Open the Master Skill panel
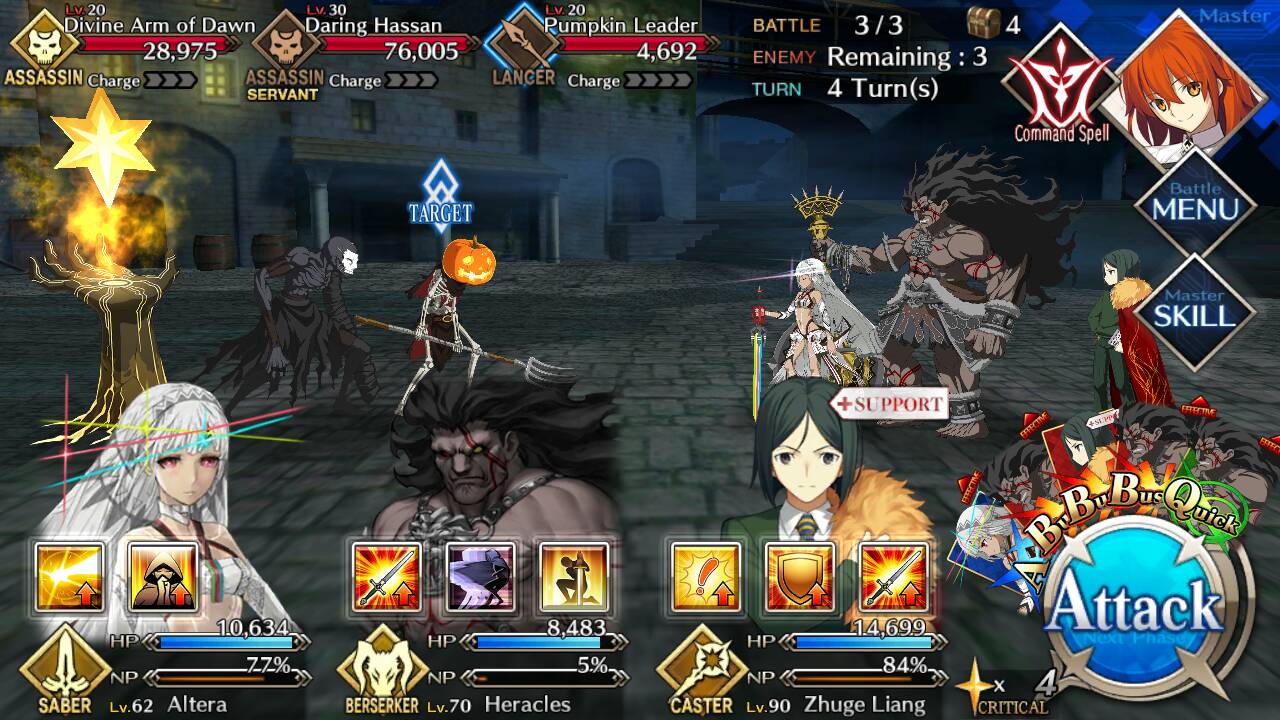Image resolution: width=1280 pixels, height=720 pixels. [1195, 311]
